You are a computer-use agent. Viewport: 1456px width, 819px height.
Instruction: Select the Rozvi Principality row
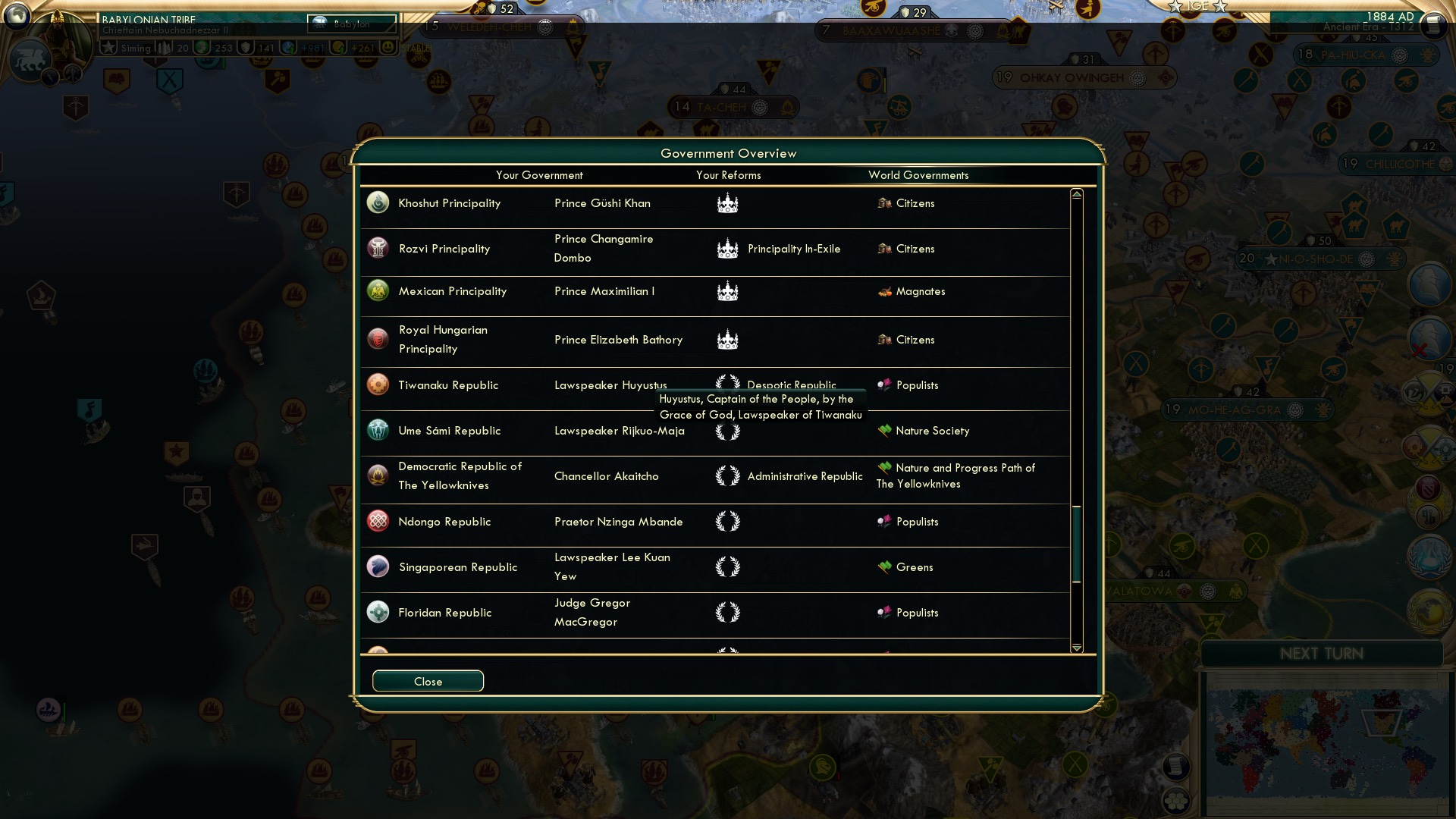(x=444, y=249)
